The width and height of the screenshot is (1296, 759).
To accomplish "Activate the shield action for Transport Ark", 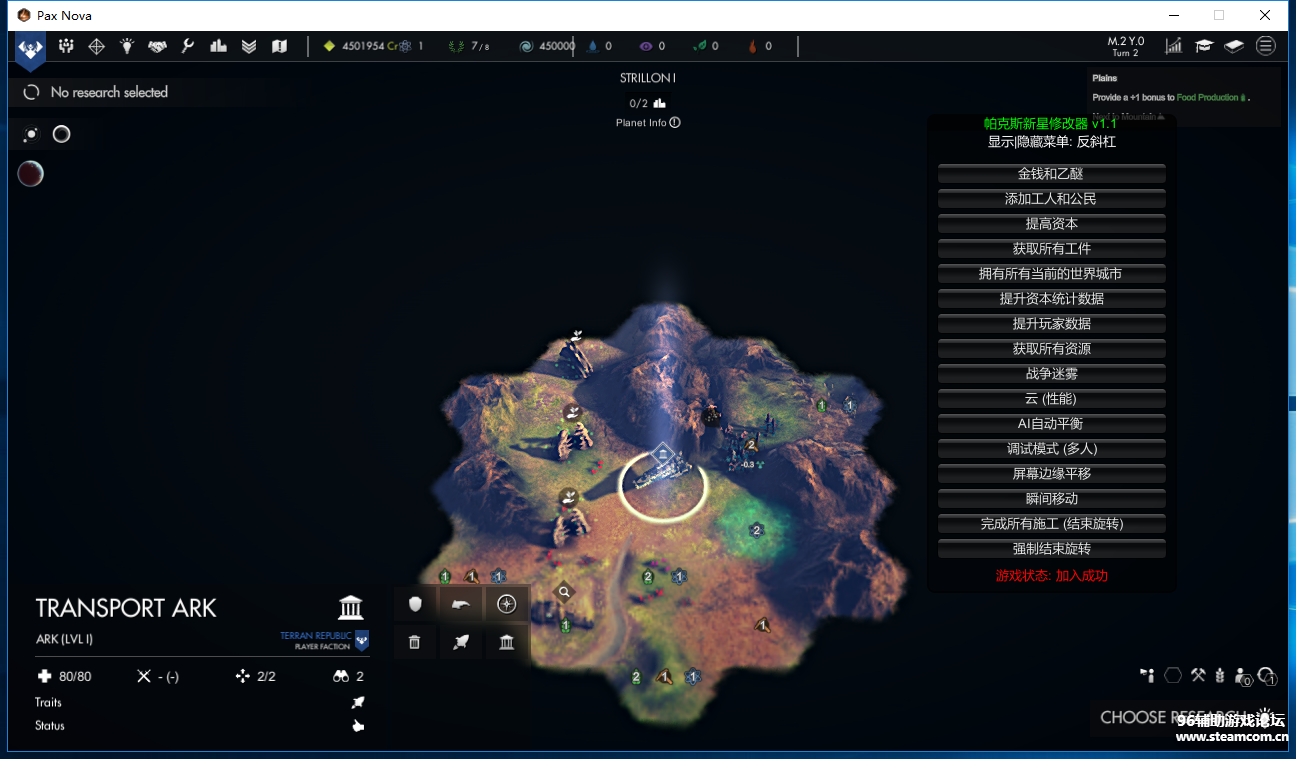I will 415,604.
